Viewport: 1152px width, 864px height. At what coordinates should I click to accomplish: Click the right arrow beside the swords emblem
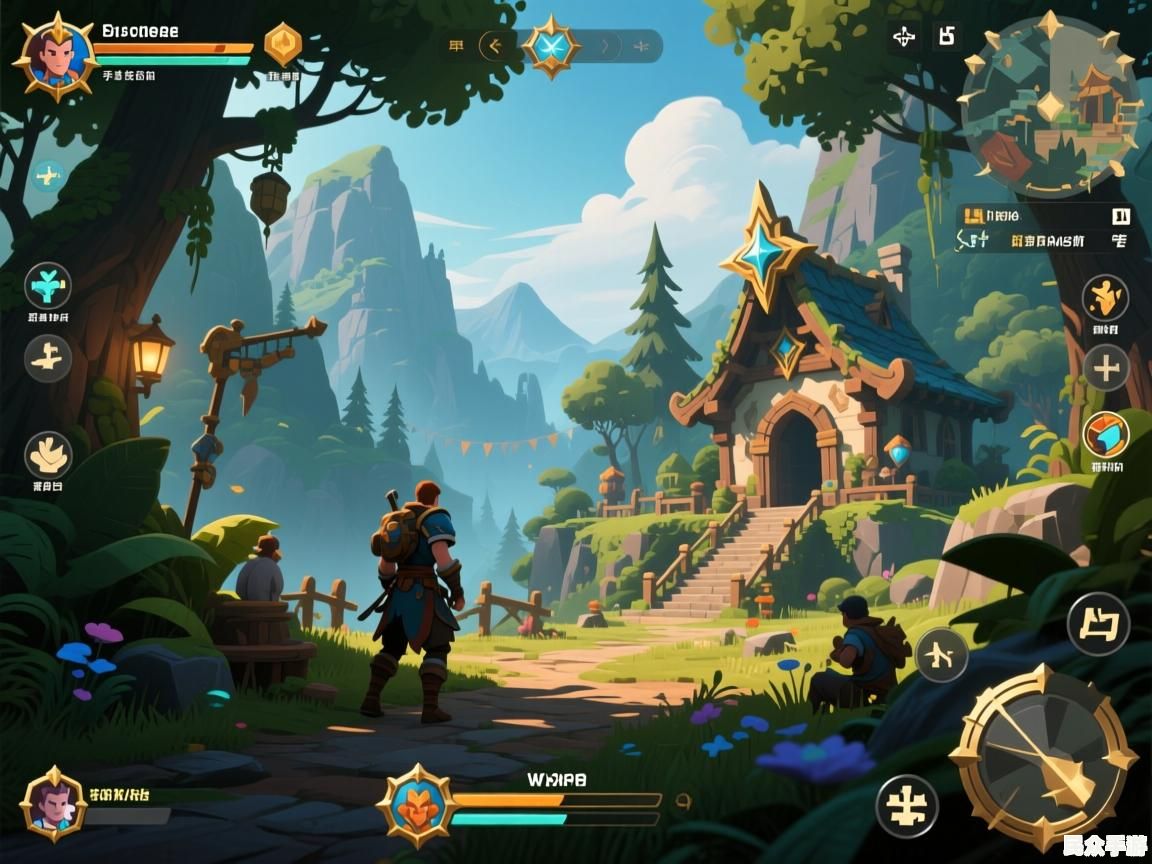tap(606, 46)
